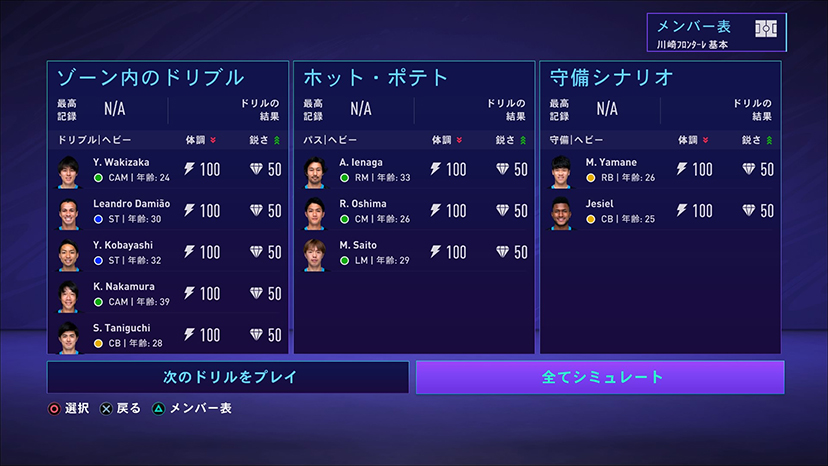This screenshot has width=828, height=466.
Task: Click M. Yamane in defending drill
Action: click(x=660, y=170)
